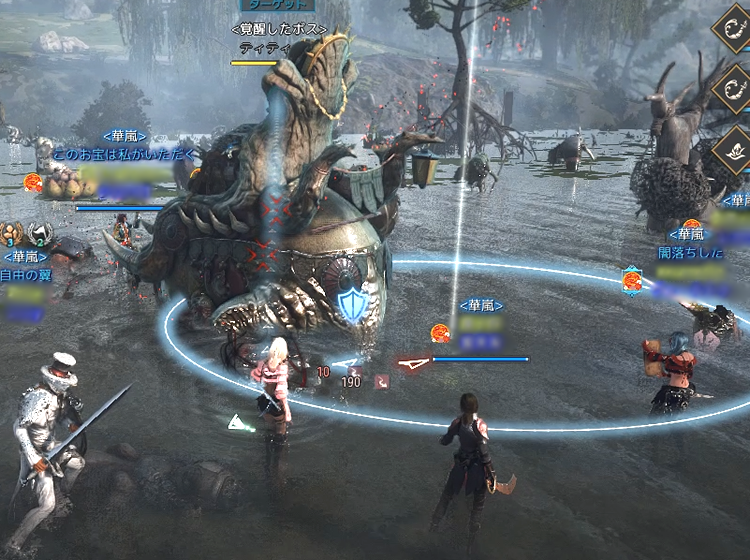
Task: Click the ターゲット target label
Action: click(277, 6)
